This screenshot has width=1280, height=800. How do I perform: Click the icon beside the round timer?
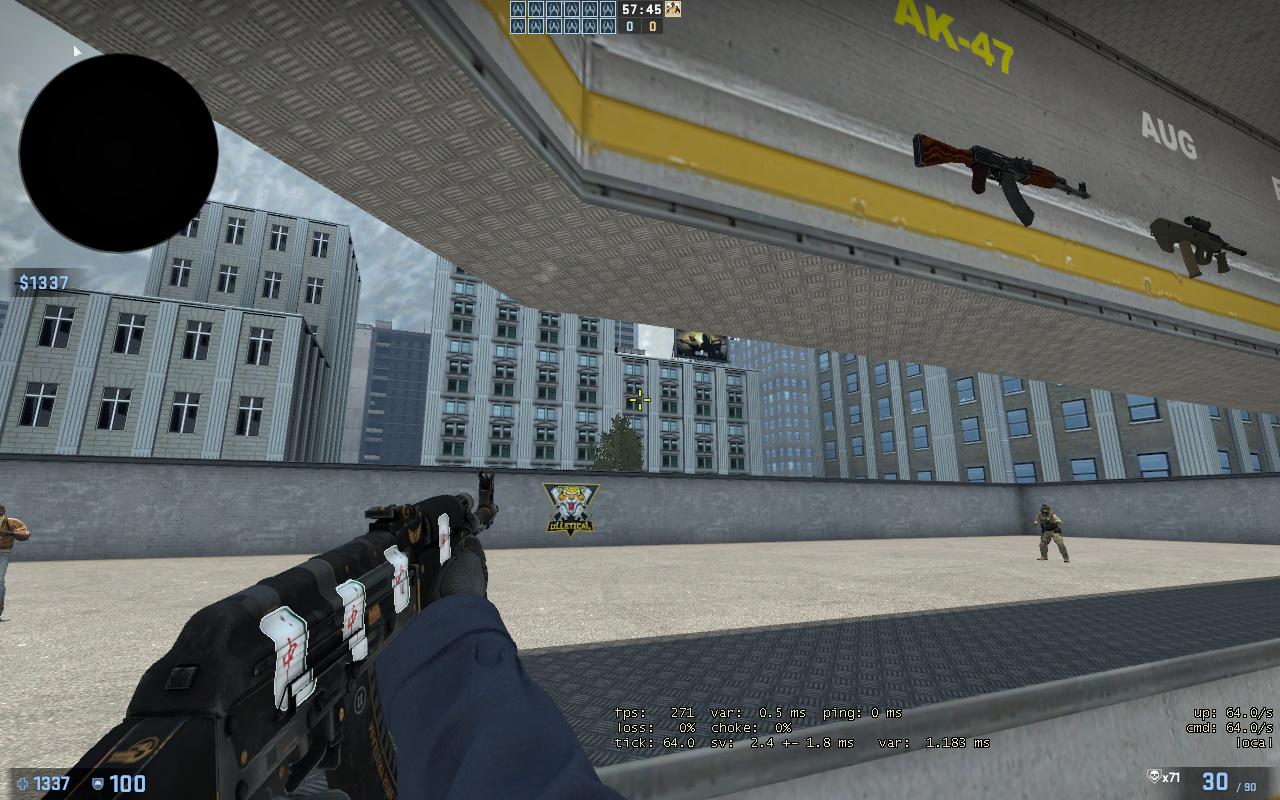[x=673, y=9]
